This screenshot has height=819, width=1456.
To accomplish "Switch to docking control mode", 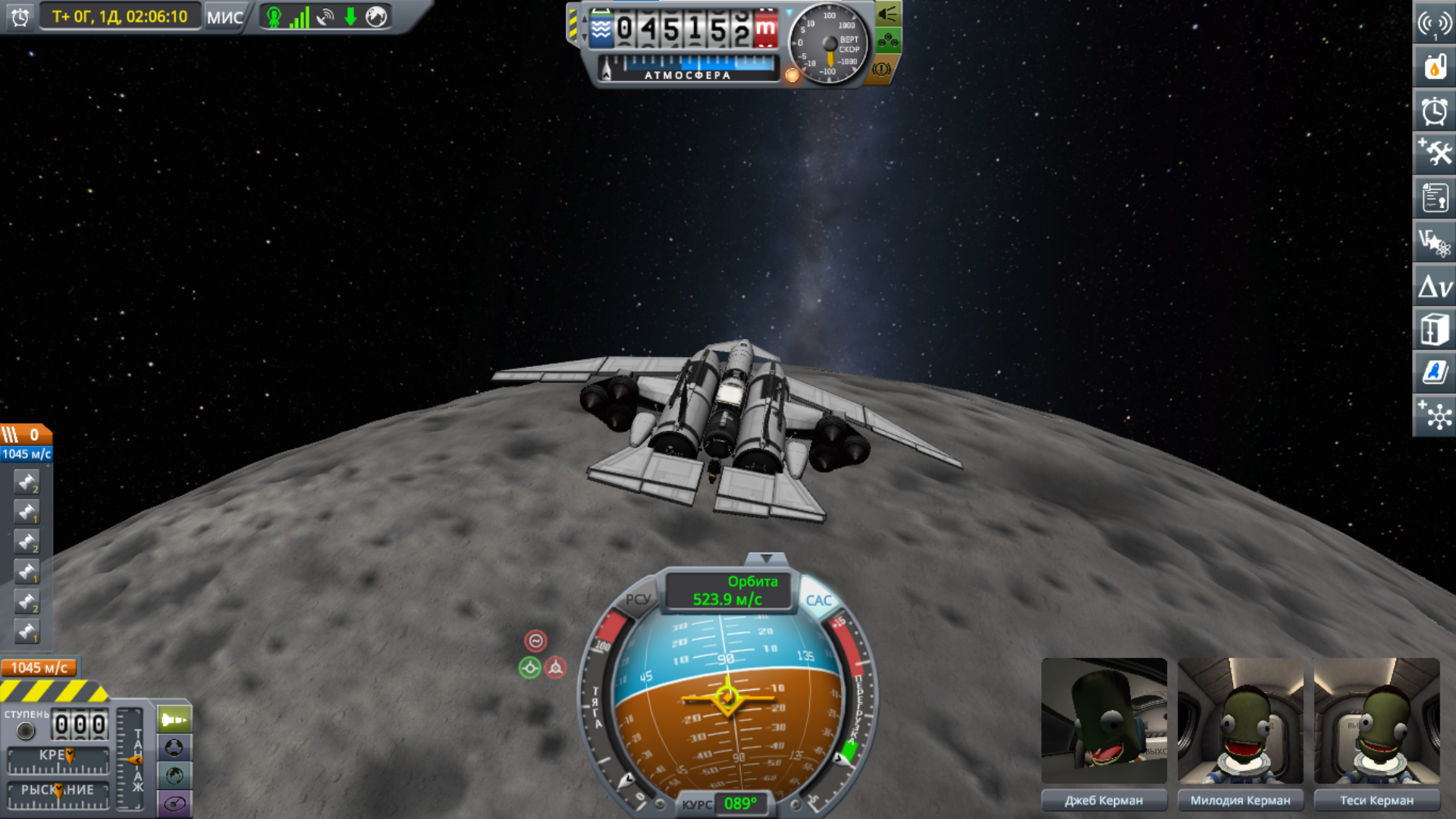I will [174, 748].
